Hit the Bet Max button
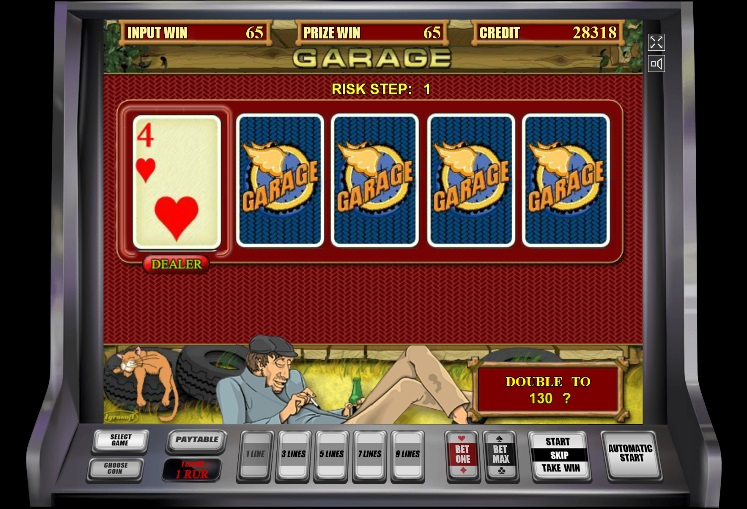Image resolution: width=747 pixels, height=509 pixels. pyautogui.click(x=500, y=455)
